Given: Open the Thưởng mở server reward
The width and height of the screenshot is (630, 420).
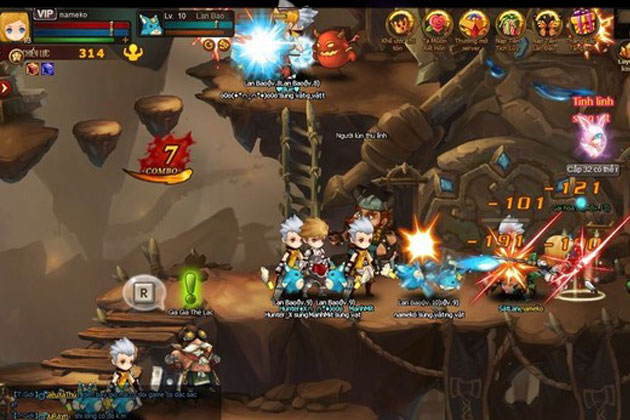Looking at the screenshot, I should [x=475, y=23].
